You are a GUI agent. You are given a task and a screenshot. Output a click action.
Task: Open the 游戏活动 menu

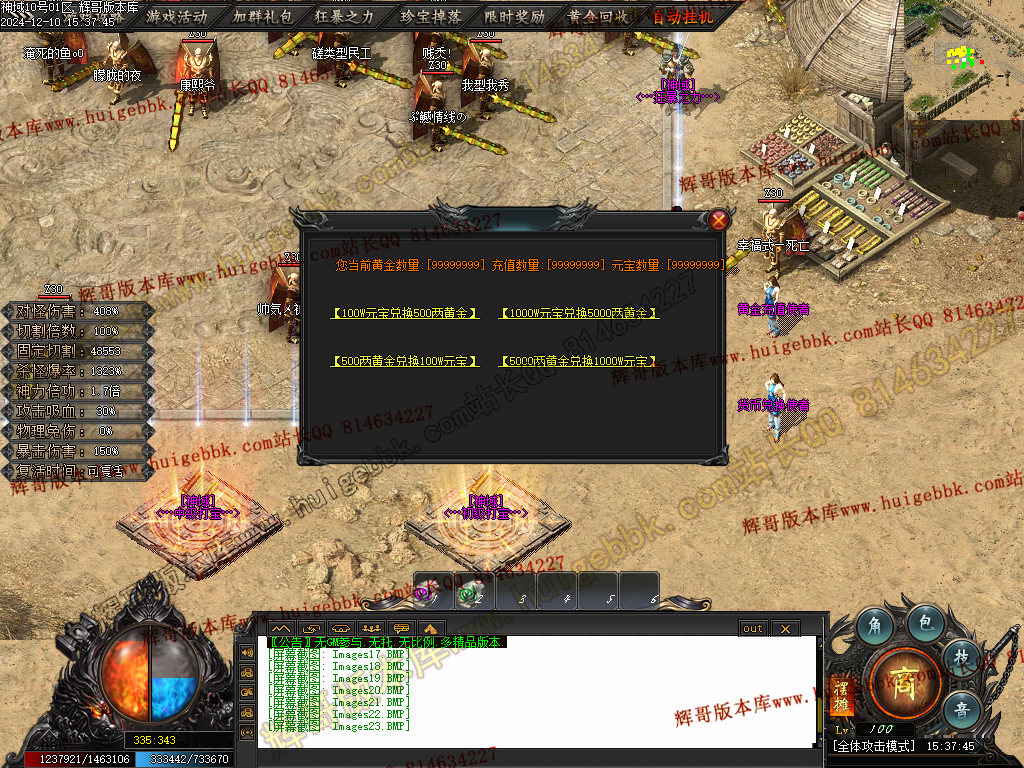(x=177, y=16)
